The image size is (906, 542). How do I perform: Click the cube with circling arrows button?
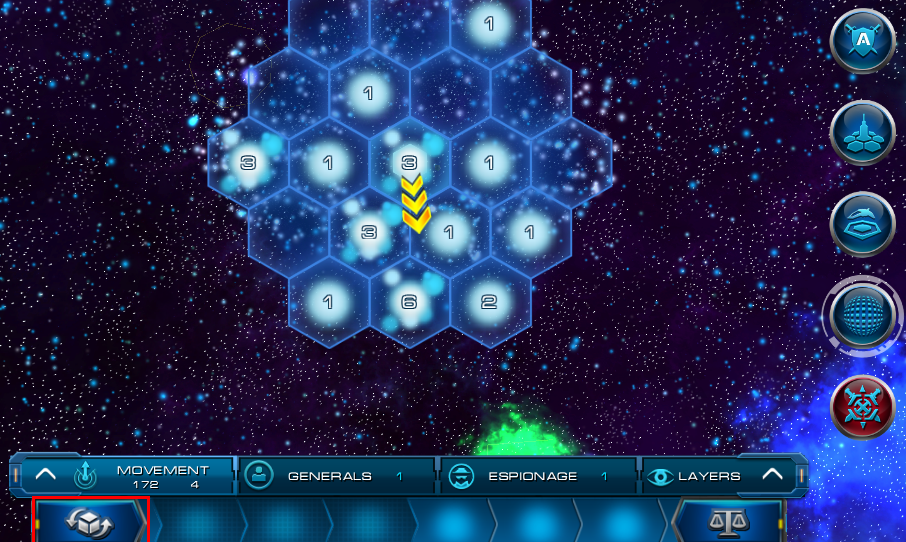click(90, 521)
